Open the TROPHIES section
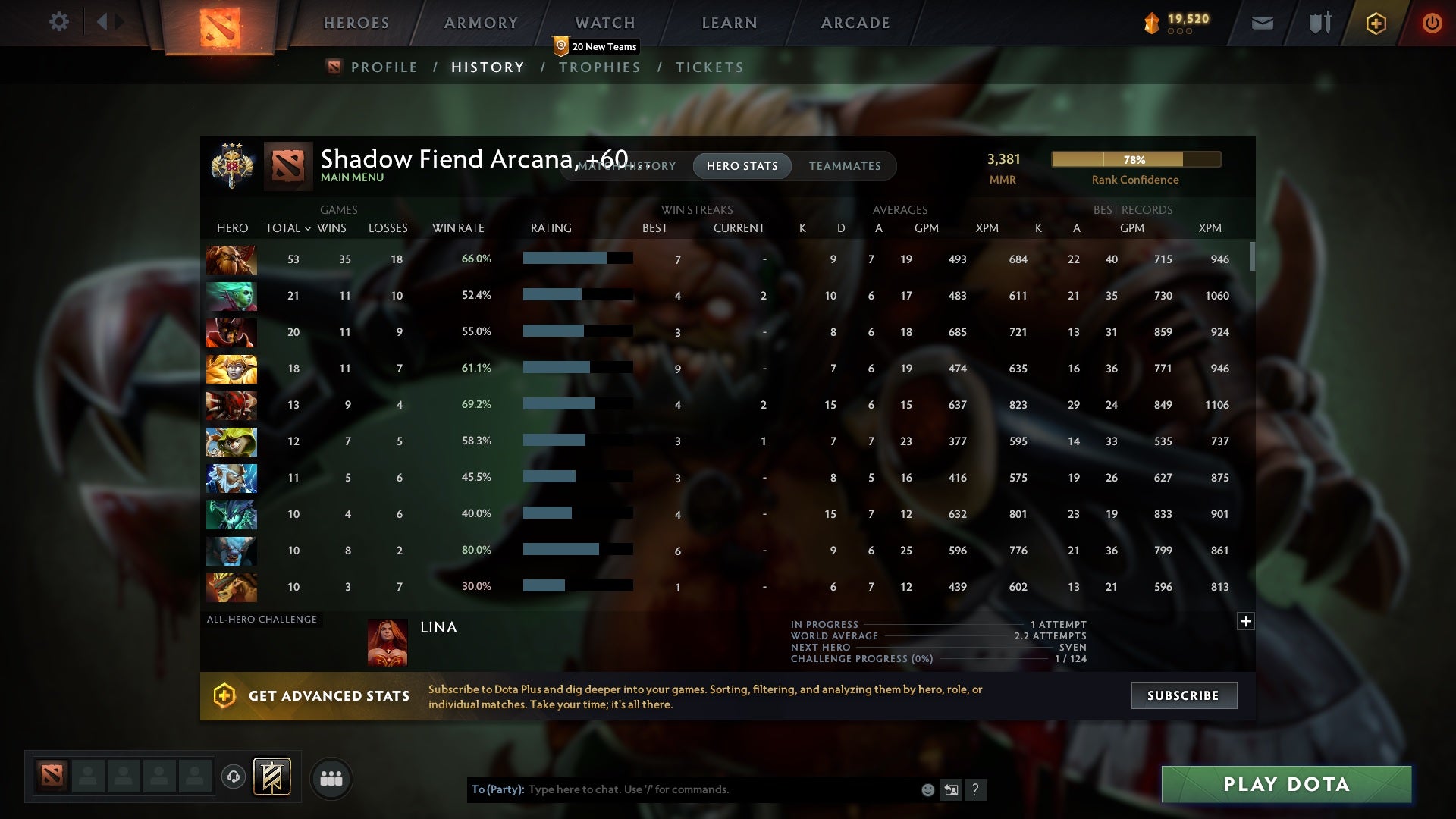The width and height of the screenshot is (1456, 819). click(599, 67)
